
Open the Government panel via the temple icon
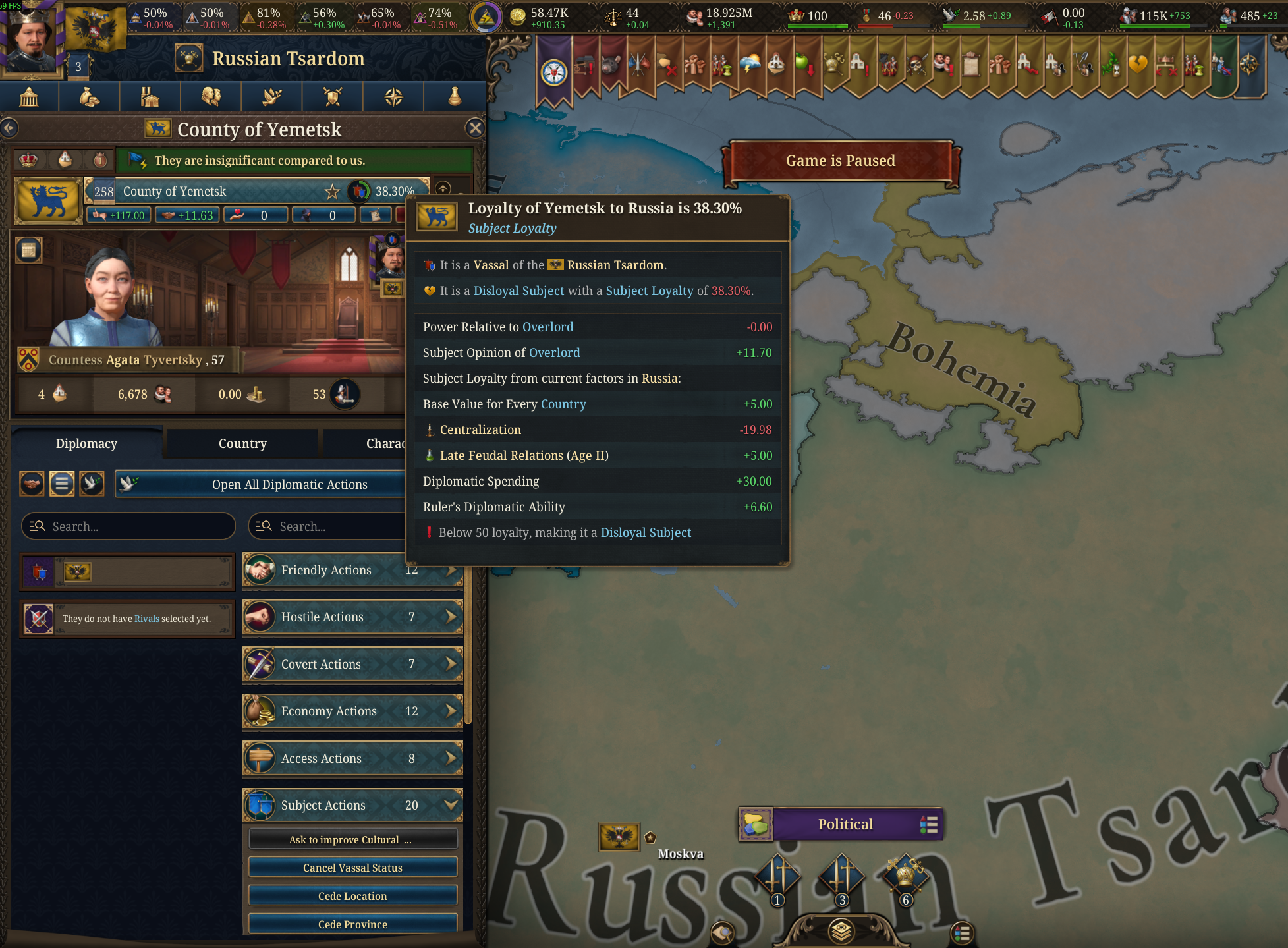pyautogui.click(x=30, y=96)
